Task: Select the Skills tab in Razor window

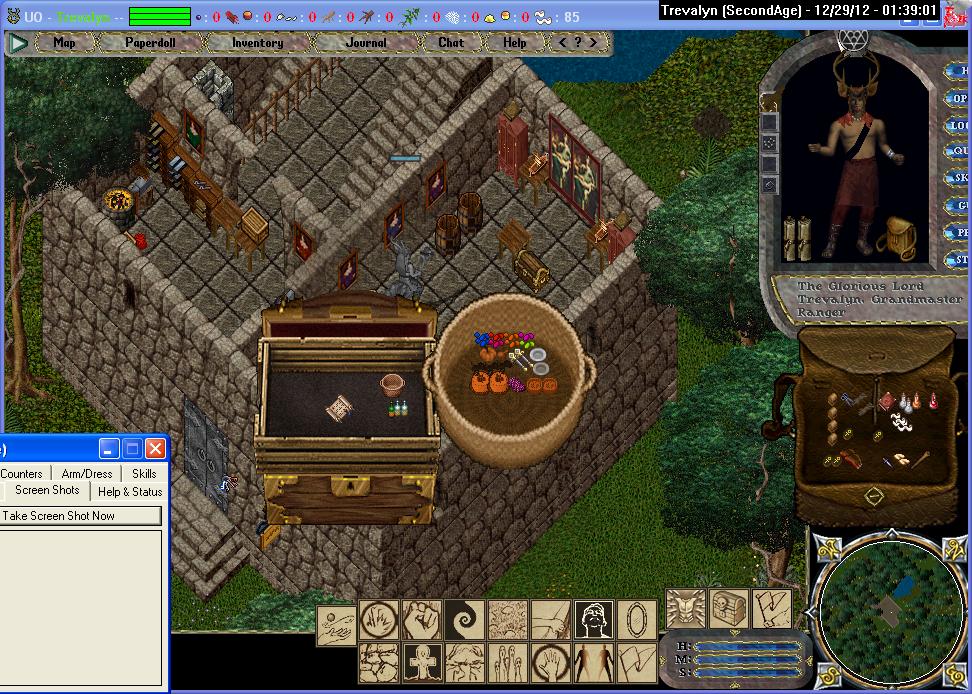Action: pyautogui.click(x=144, y=473)
